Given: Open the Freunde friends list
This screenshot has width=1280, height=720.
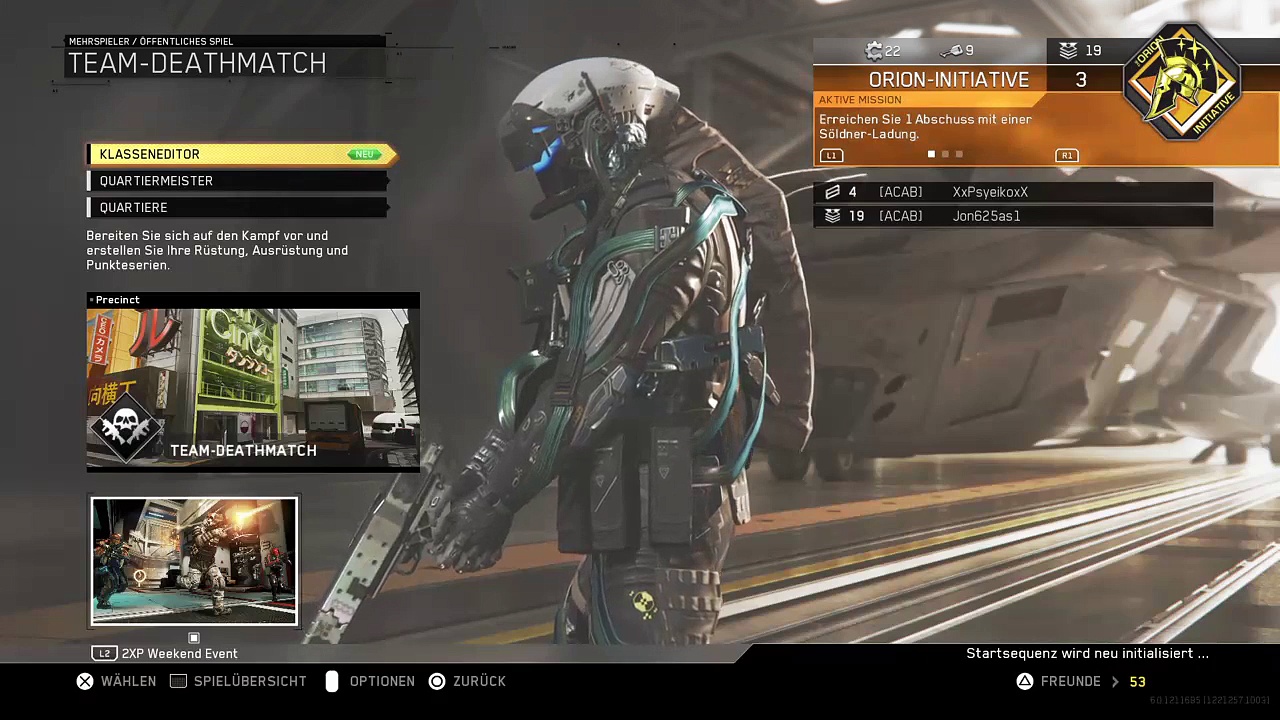Looking at the screenshot, I should coord(1068,681).
